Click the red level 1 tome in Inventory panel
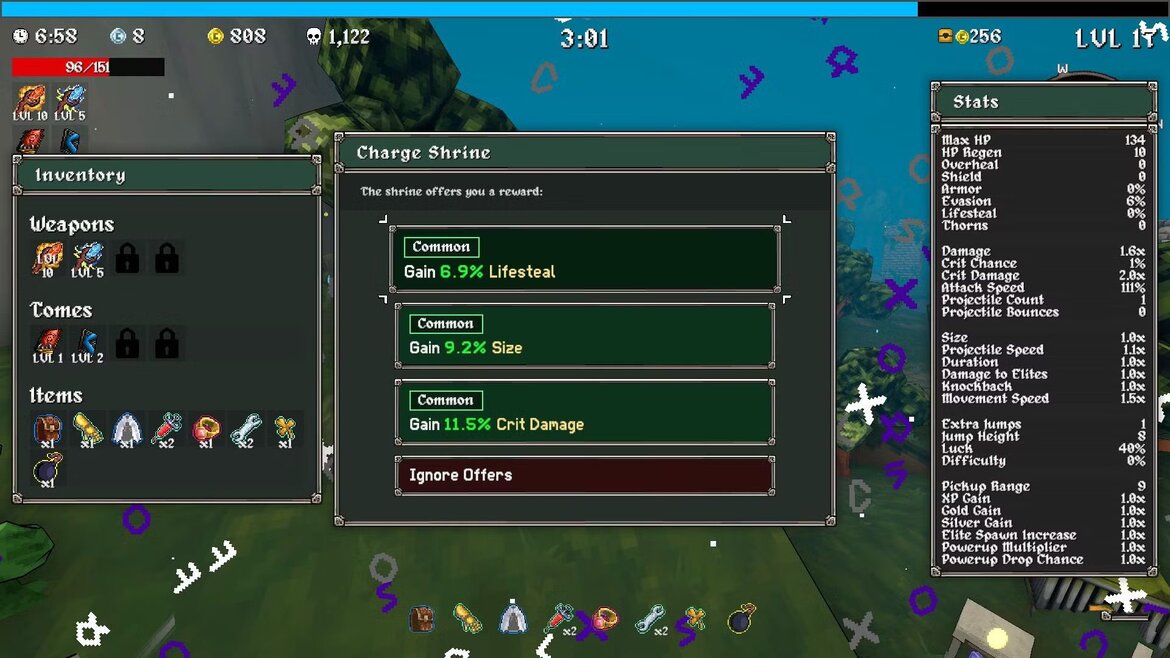 pos(47,344)
